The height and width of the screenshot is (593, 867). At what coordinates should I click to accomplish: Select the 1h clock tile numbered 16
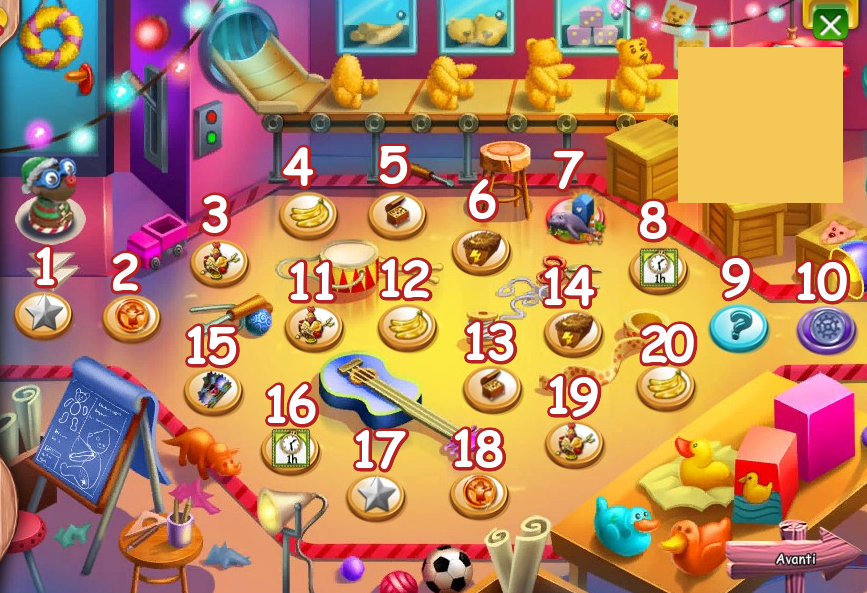(x=290, y=447)
